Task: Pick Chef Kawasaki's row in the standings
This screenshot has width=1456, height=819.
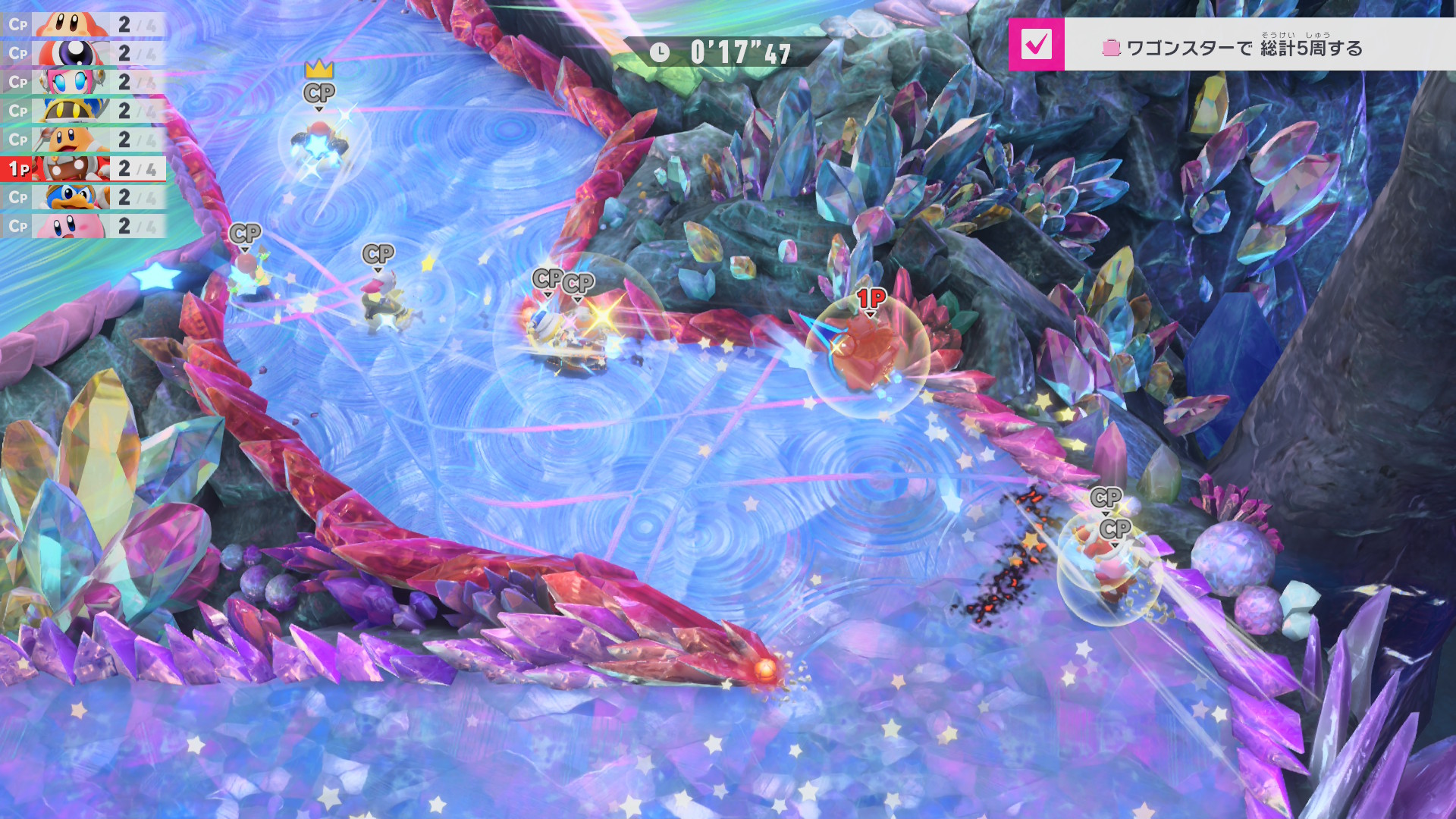Action: click(x=83, y=140)
